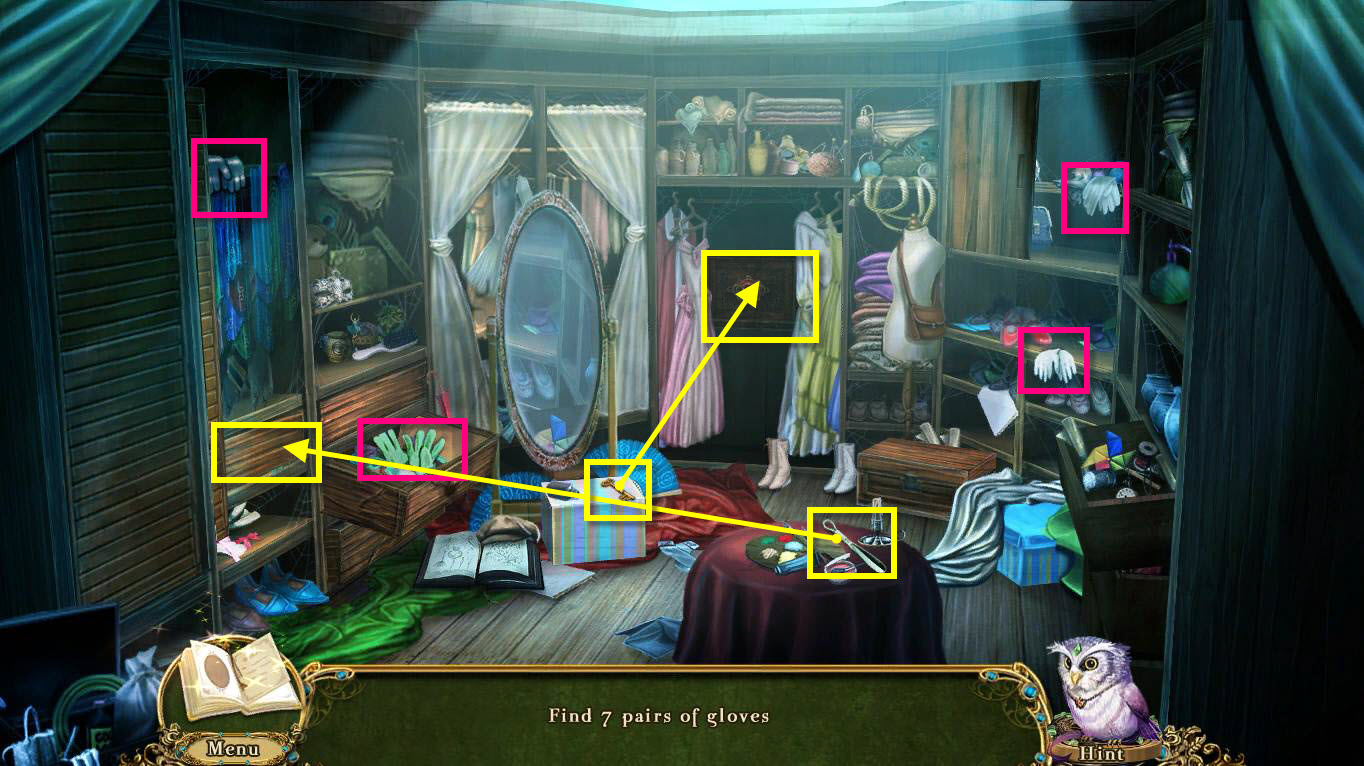Pick up the white gloves on the right shelf
Viewport: 1364px width, 766px height.
[1095, 197]
